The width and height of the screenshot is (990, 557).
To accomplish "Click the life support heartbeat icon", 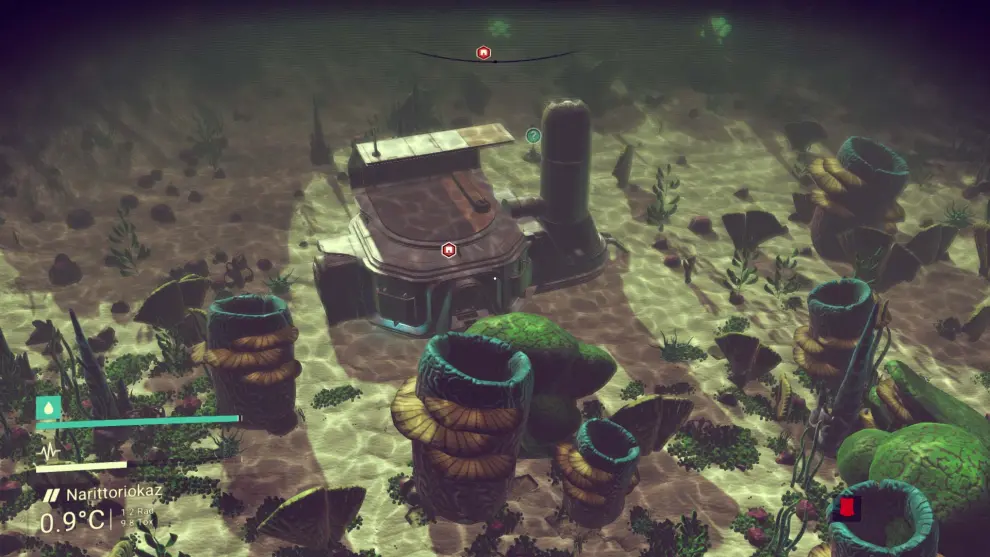I will pos(48,451).
